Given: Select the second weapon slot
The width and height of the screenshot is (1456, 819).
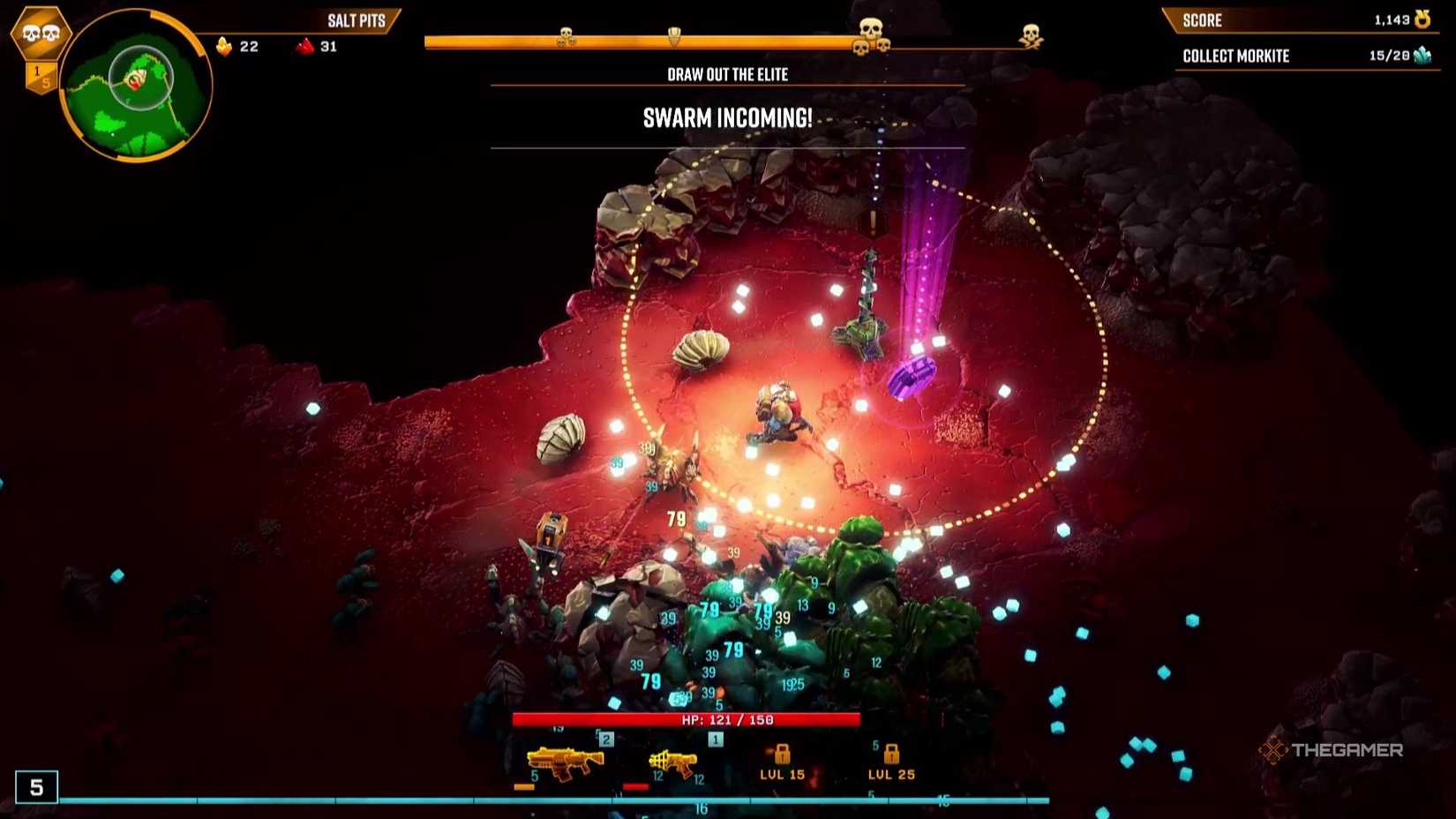Looking at the screenshot, I should click(x=673, y=763).
